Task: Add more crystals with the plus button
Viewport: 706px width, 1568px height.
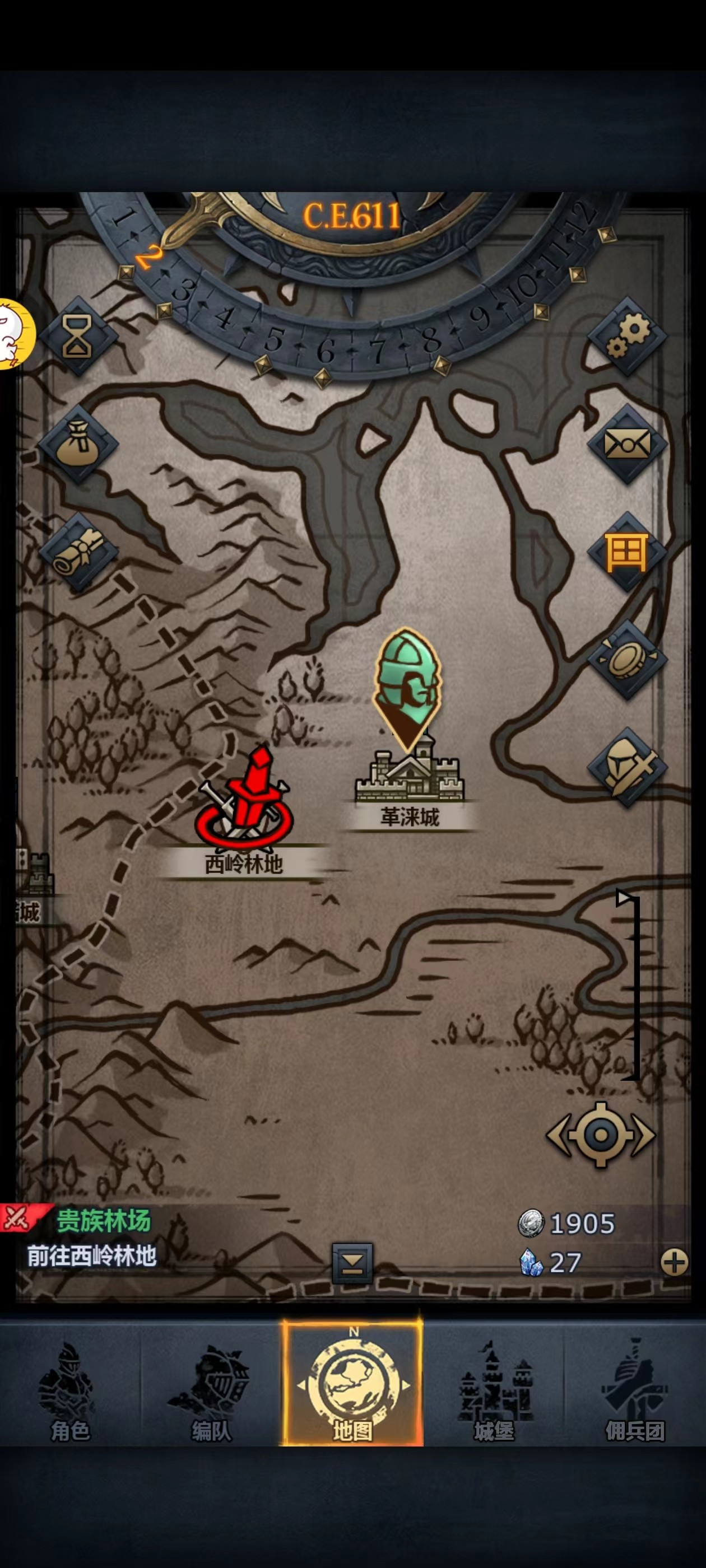Action: pos(674,1262)
